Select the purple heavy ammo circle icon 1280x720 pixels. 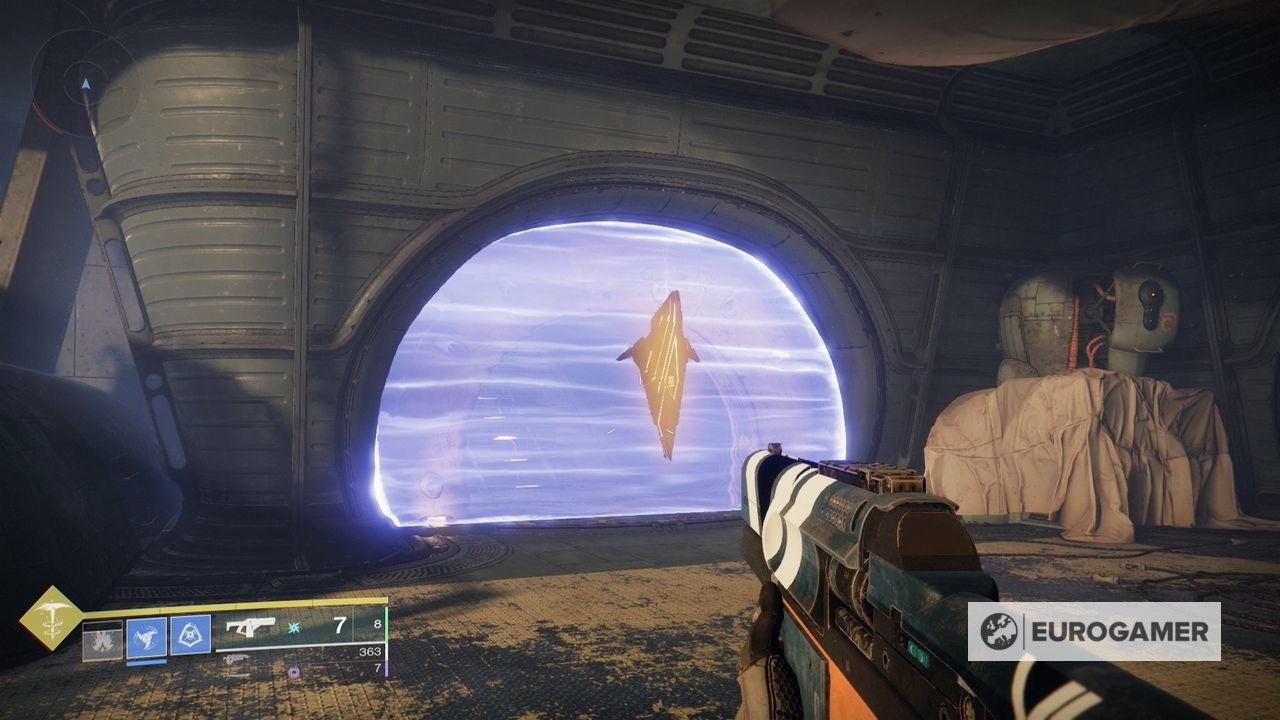click(x=294, y=673)
